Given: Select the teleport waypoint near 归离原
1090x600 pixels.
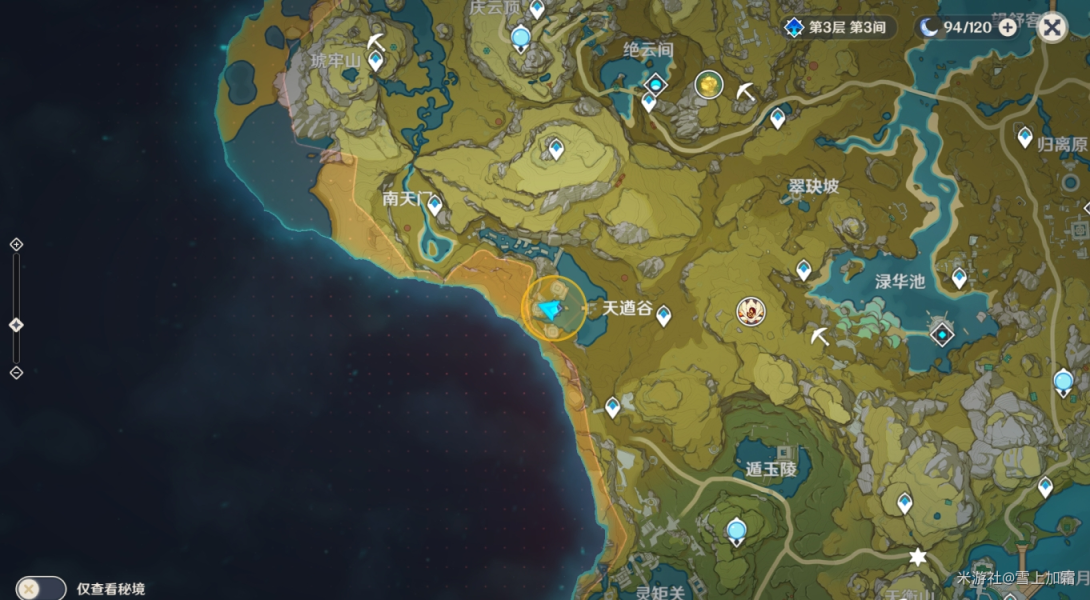Looking at the screenshot, I should pyautogui.click(x=1025, y=137).
